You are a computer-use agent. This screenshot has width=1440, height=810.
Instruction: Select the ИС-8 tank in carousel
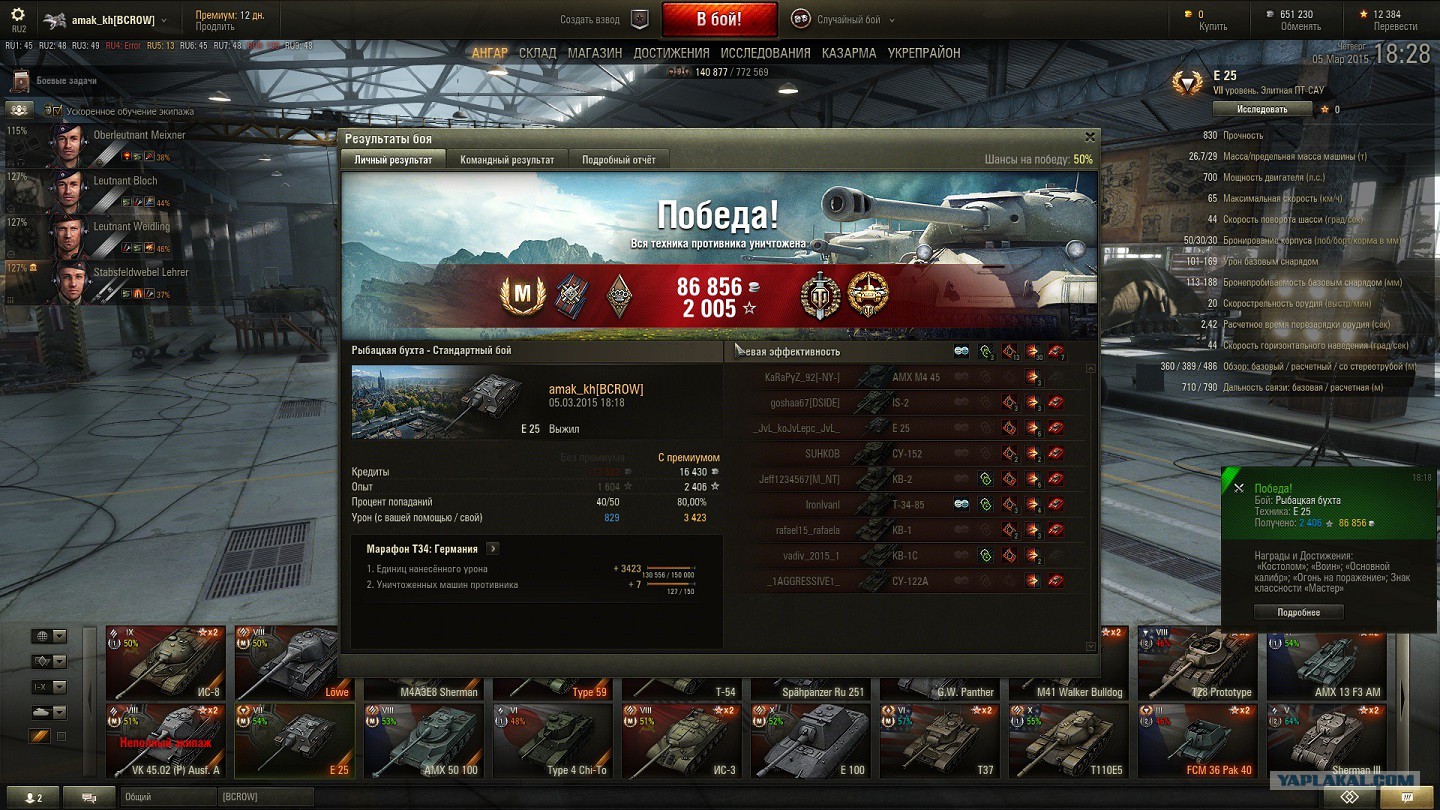166,662
